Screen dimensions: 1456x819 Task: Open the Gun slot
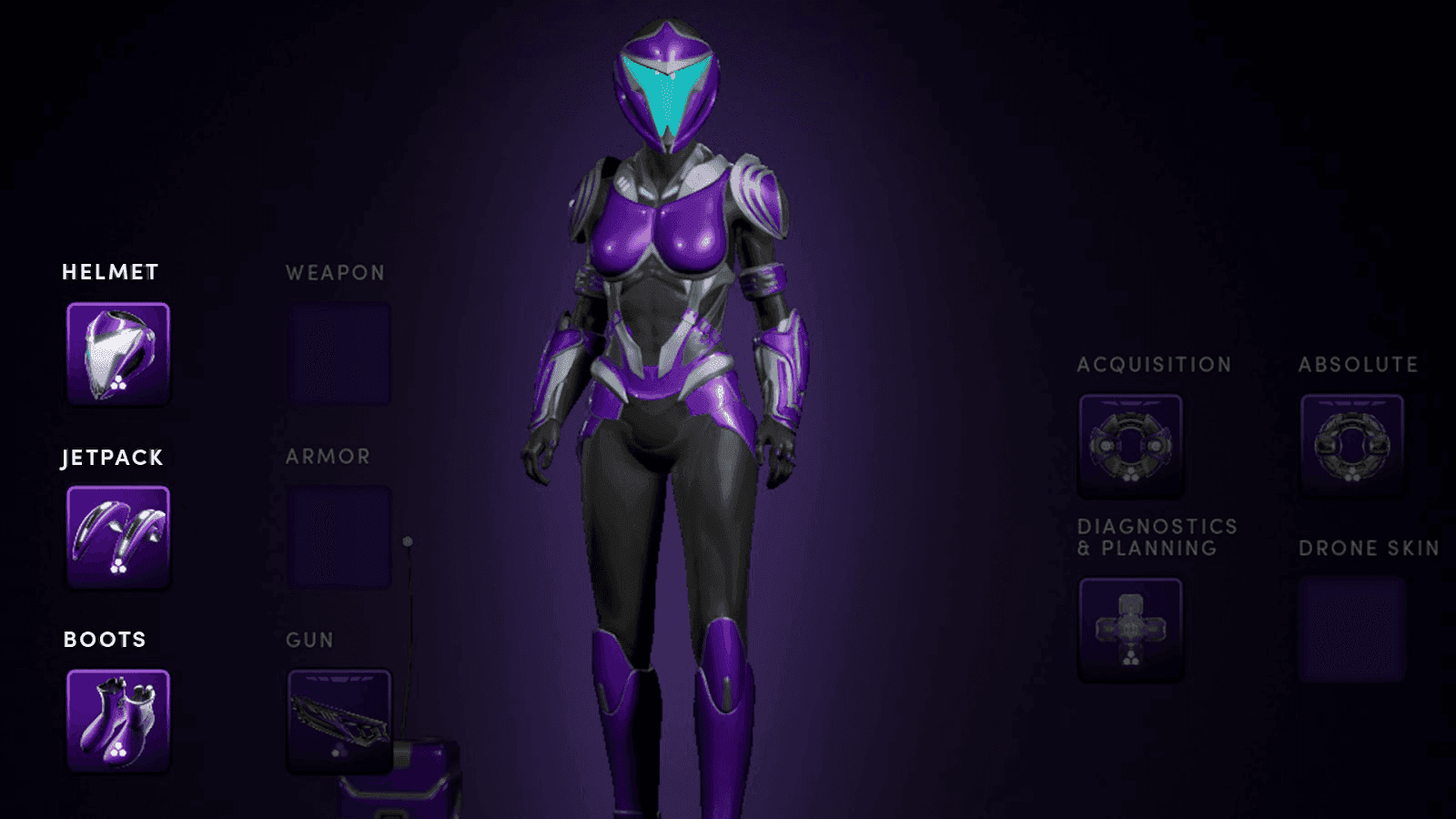click(339, 720)
